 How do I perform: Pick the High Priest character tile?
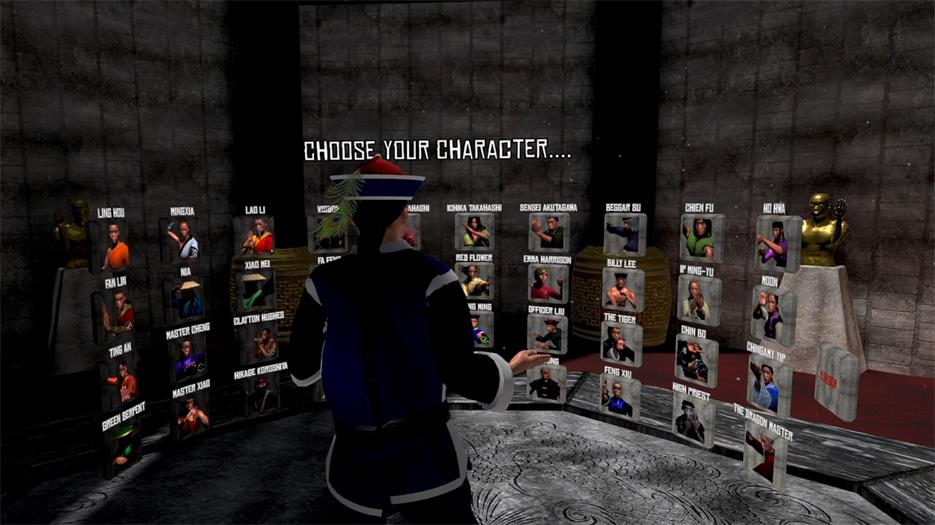tap(692, 420)
